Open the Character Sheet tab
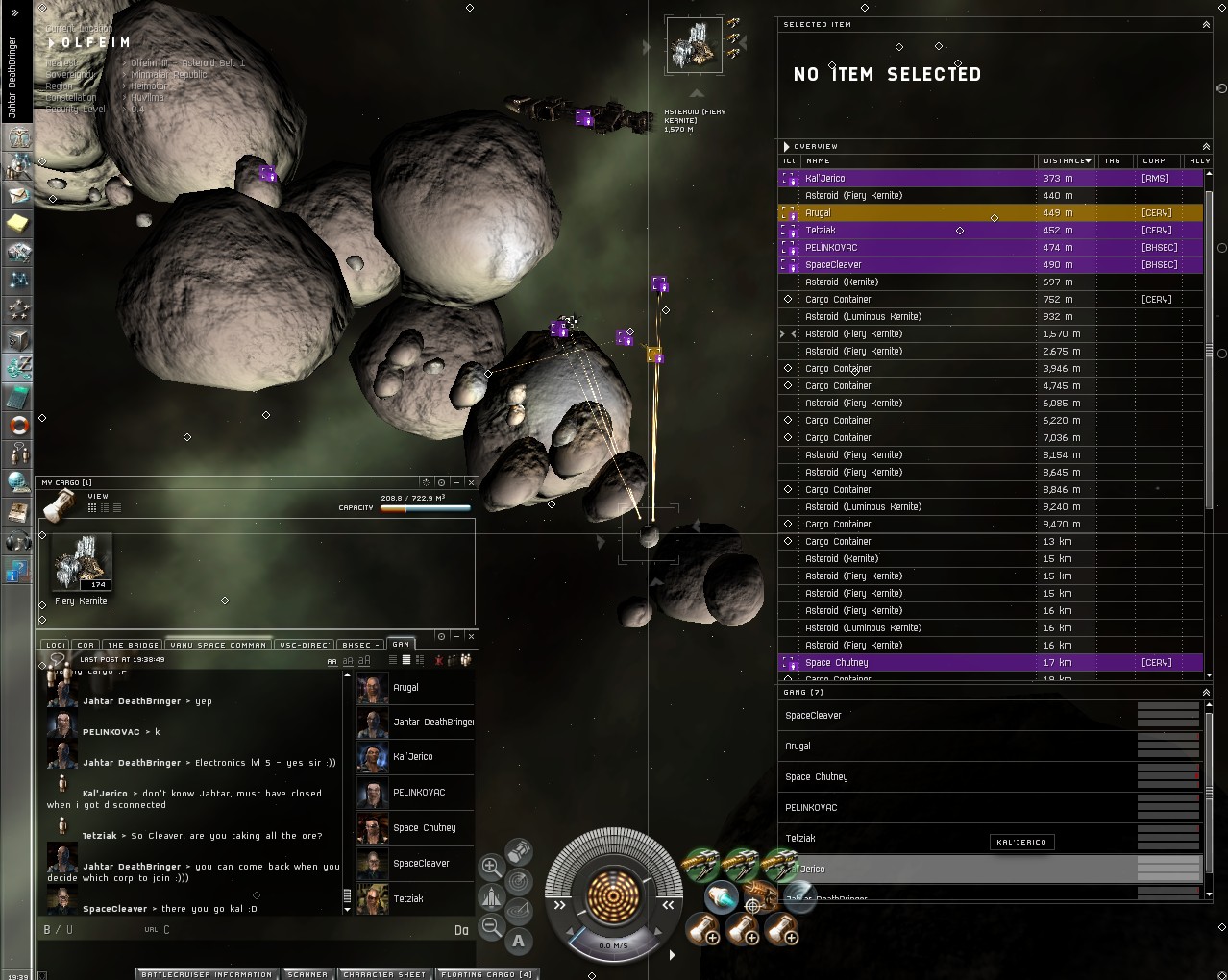The image size is (1228, 980). point(384,973)
